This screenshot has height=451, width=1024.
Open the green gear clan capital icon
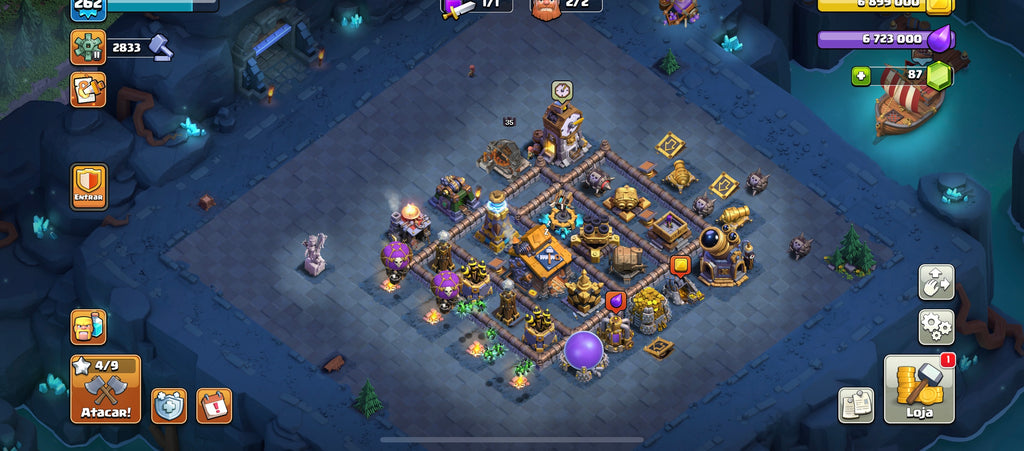click(x=88, y=47)
